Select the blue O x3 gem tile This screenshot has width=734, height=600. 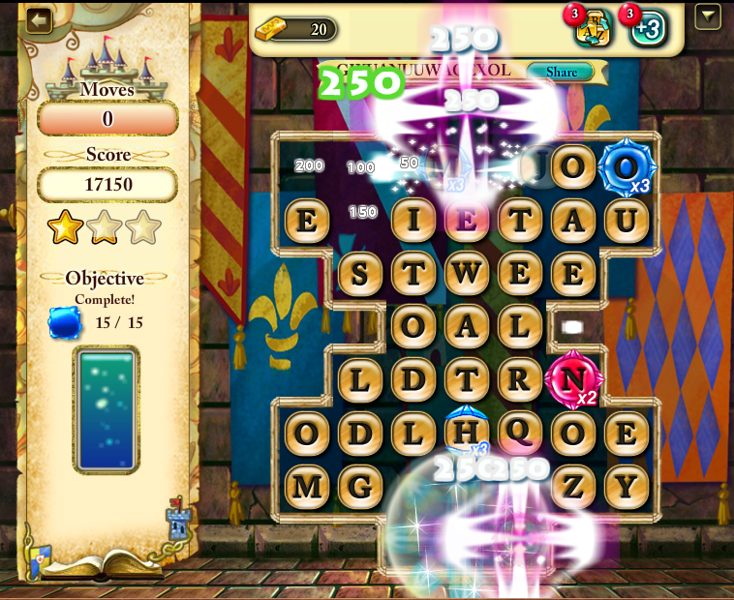[x=627, y=167]
